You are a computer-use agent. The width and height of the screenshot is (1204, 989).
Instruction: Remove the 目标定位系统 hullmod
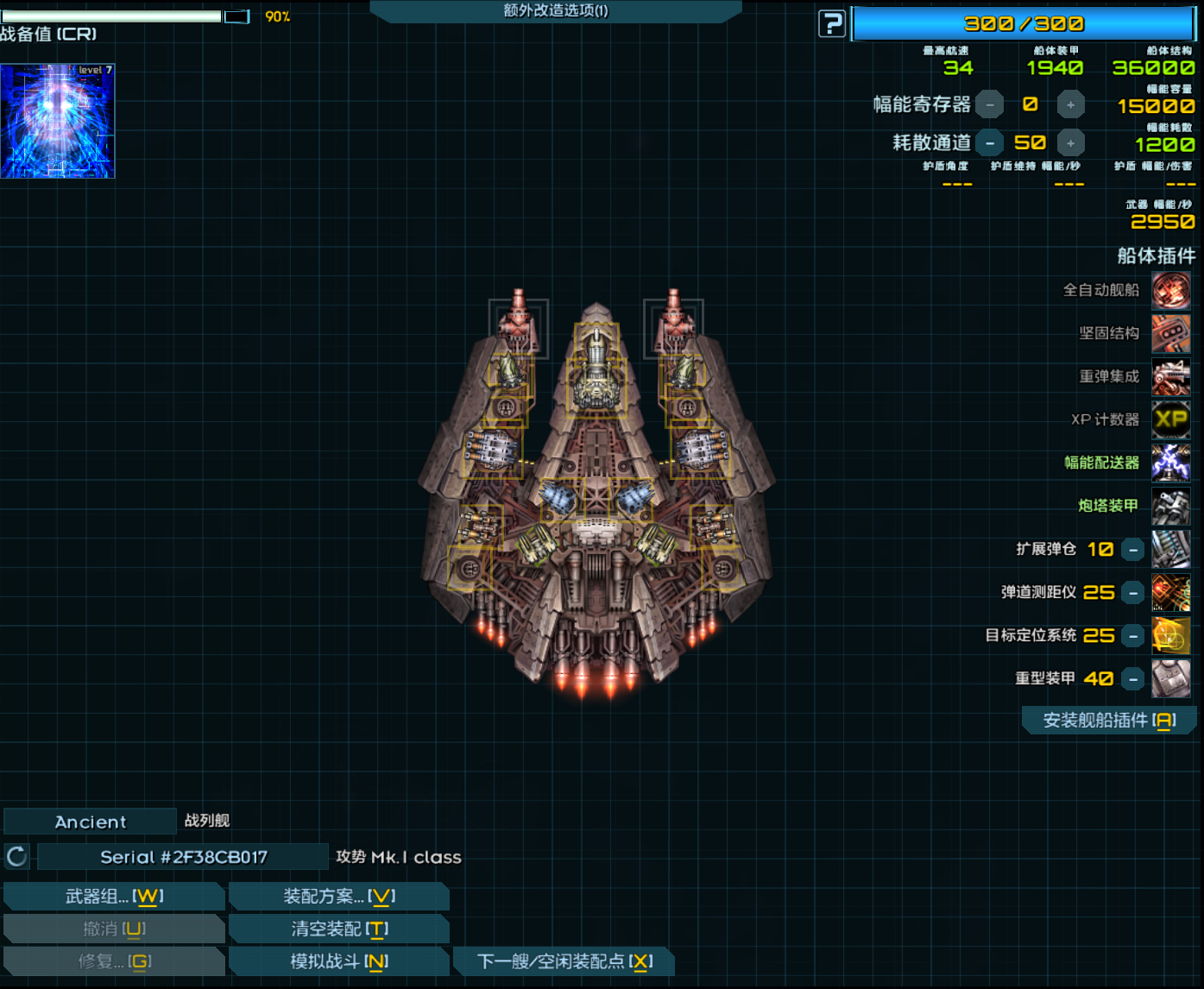pyautogui.click(x=1133, y=636)
